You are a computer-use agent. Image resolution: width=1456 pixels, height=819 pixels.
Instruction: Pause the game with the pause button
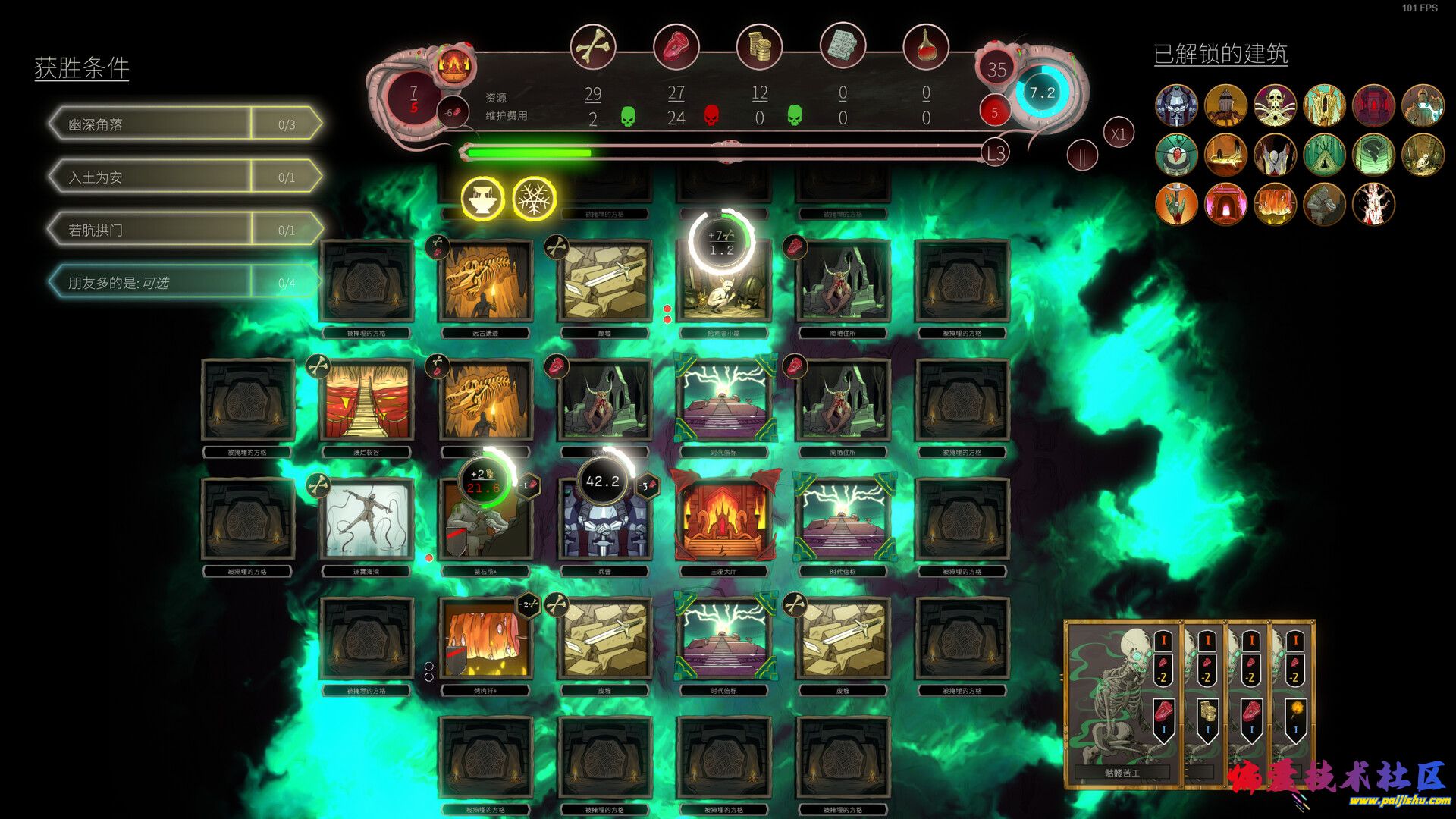(1082, 156)
